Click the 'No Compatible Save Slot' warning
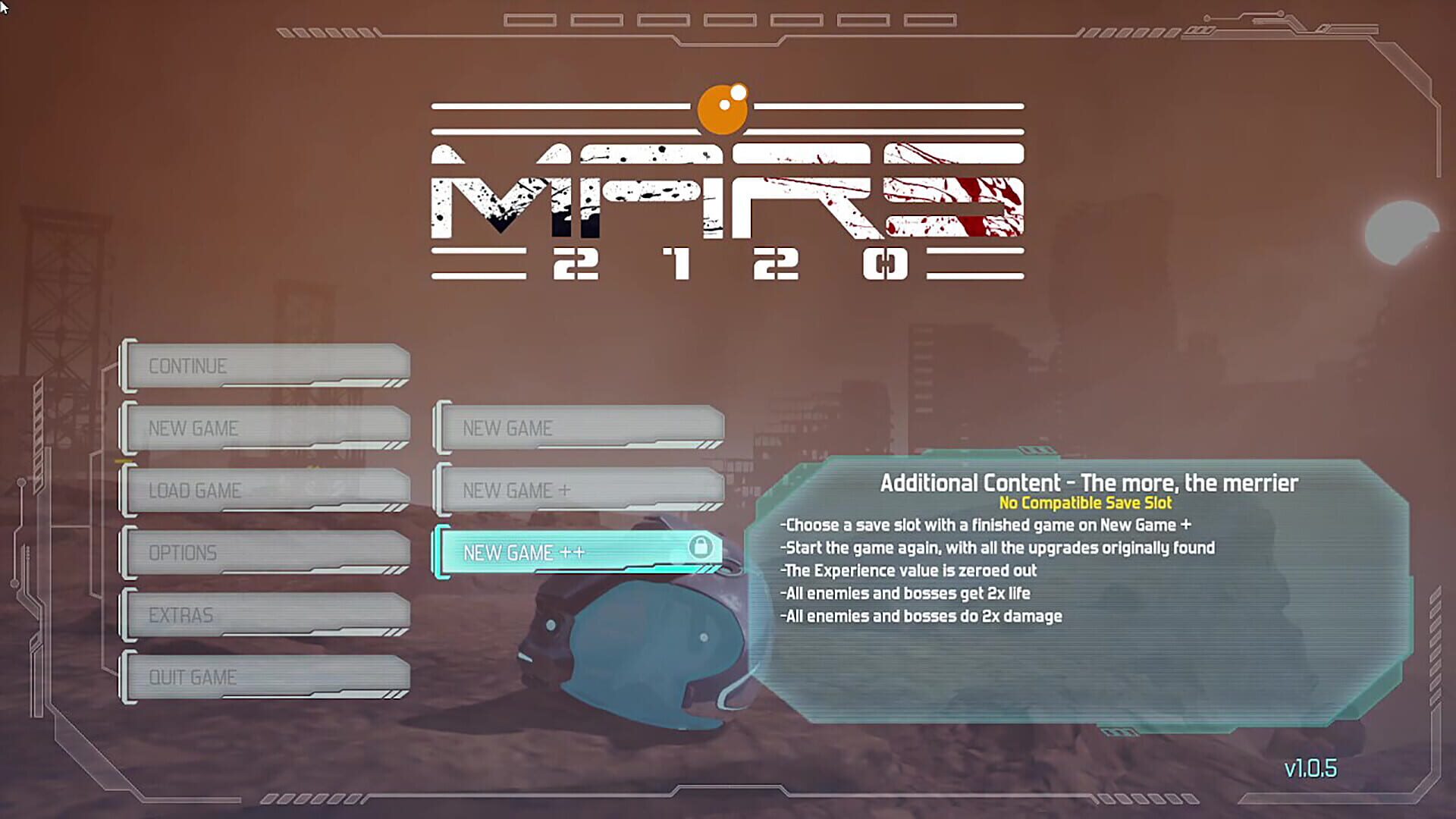This screenshot has width=1456, height=819. tap(1088, 503)
